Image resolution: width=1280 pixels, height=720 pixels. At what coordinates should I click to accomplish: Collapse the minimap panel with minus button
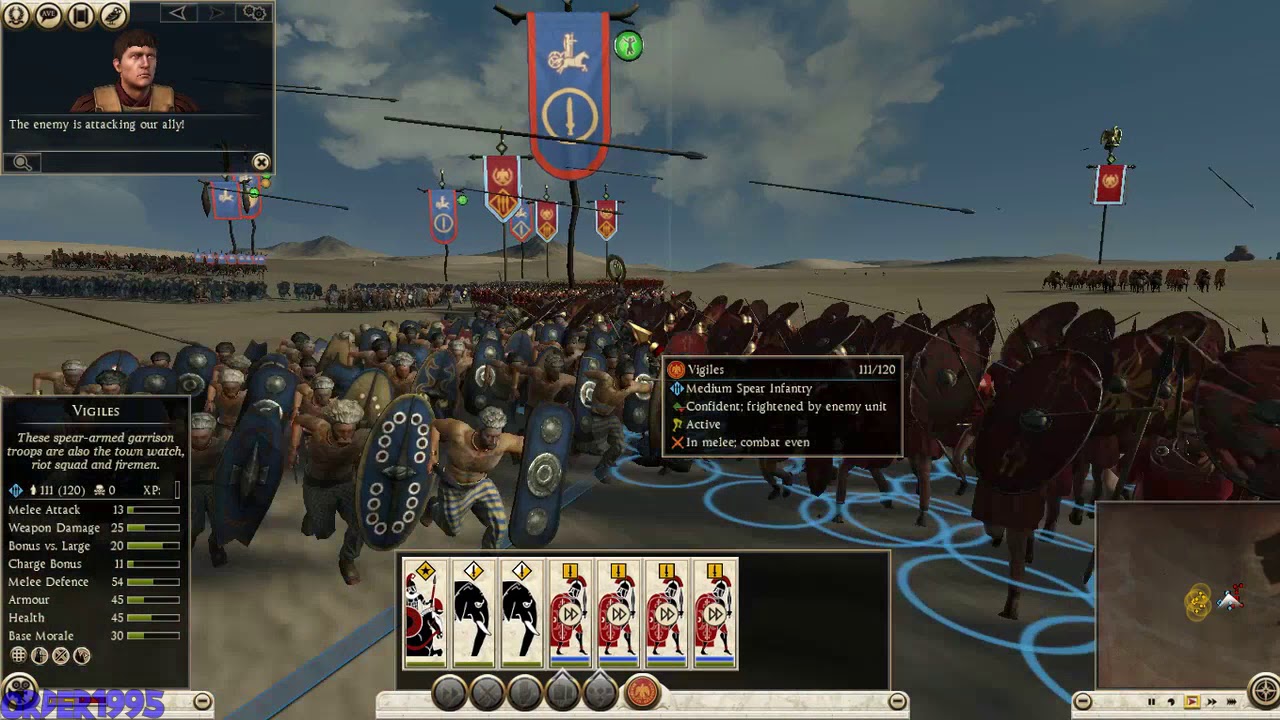tap(1082, 702)
